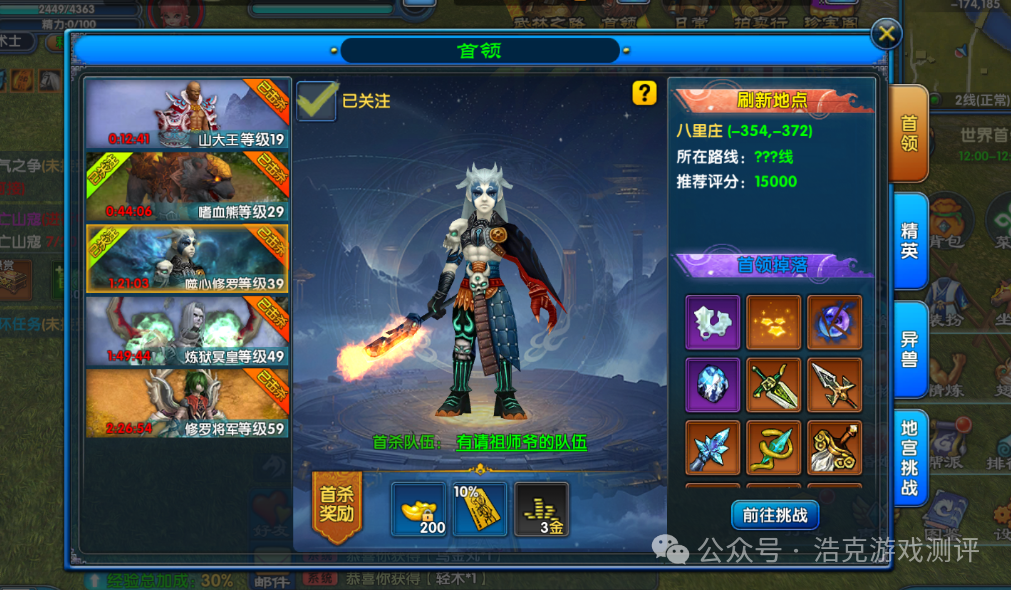Click the 前往挑战 challenge button
The width and height of the screenshot is (1011, 590).
coord(775,515)
